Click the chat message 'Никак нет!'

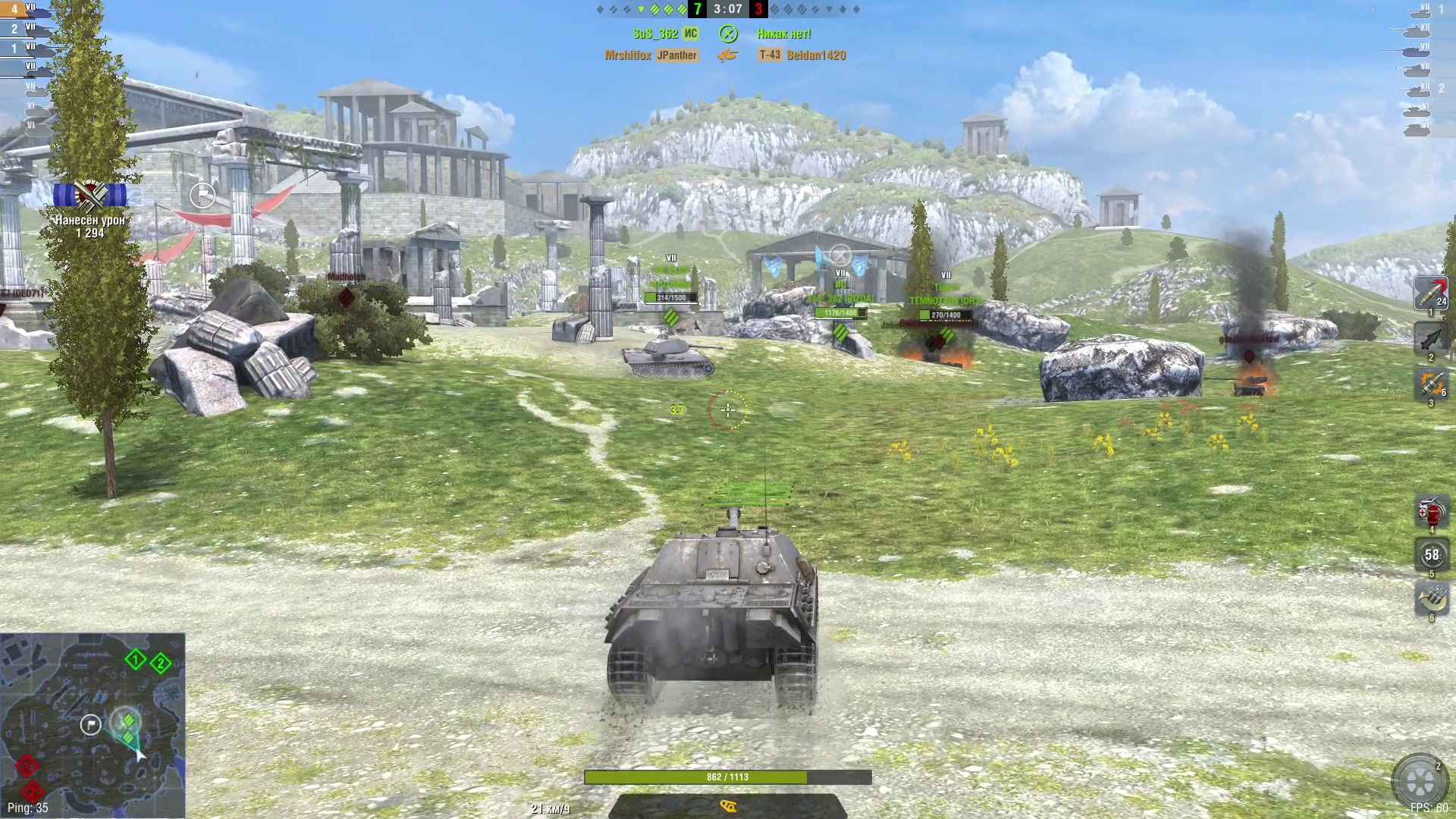(783, 33)
